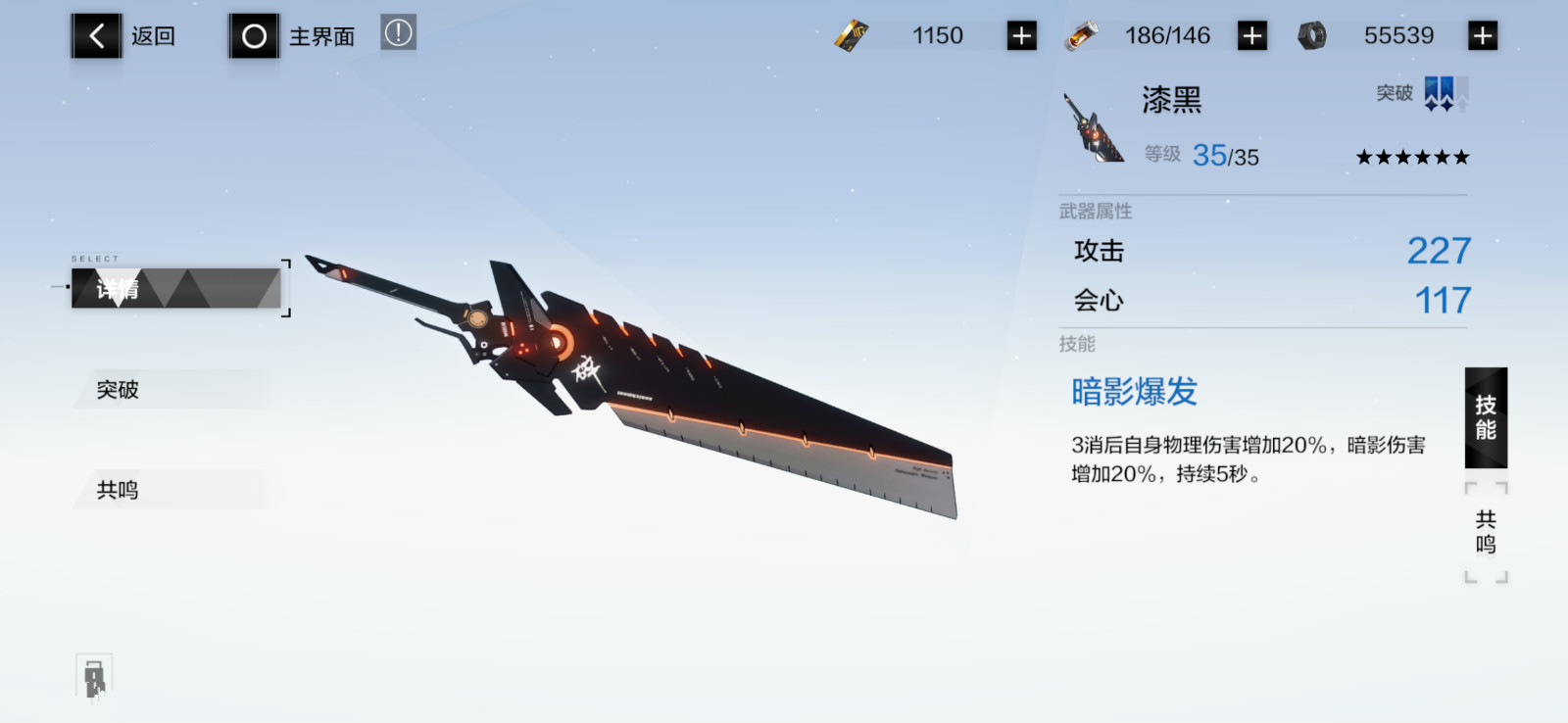
Task: Click the fuel canister resource icon
Action: (x=1084, y=34)
